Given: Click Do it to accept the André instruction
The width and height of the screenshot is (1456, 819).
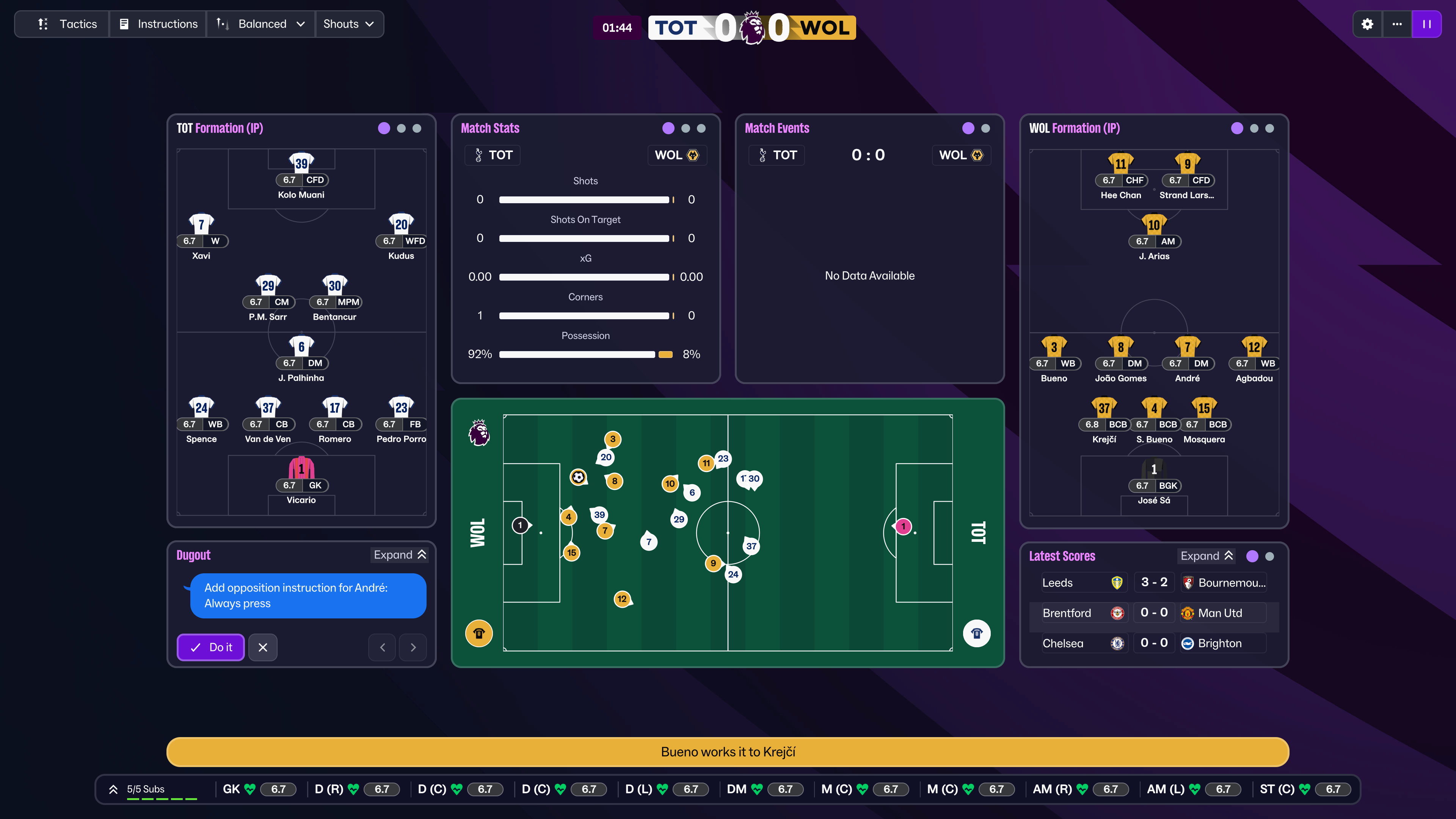Looking at the screenshot, I should [x=210, y=647].
